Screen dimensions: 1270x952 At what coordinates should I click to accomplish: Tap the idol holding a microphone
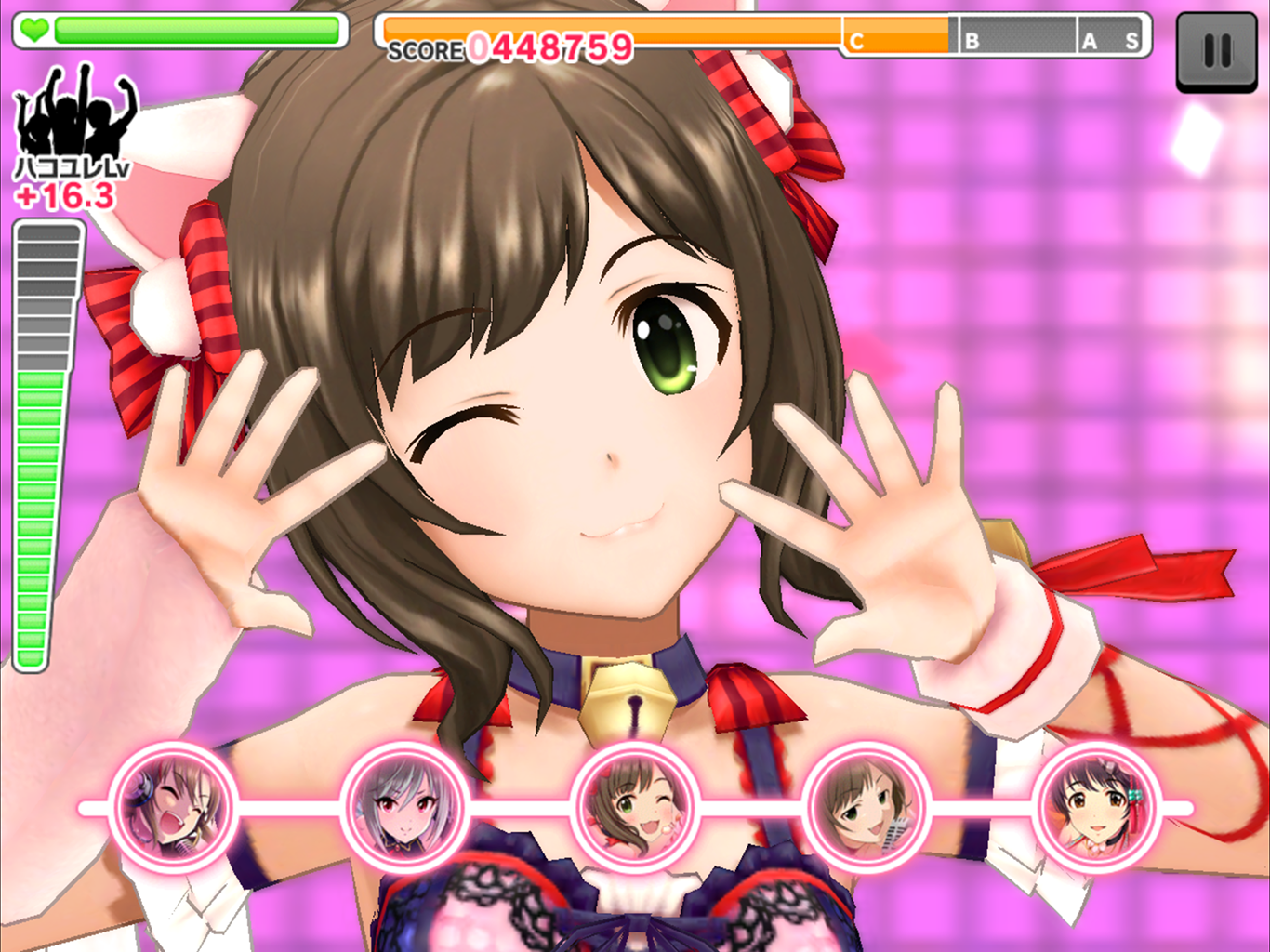pyautogui.click(x=866, y=807)
